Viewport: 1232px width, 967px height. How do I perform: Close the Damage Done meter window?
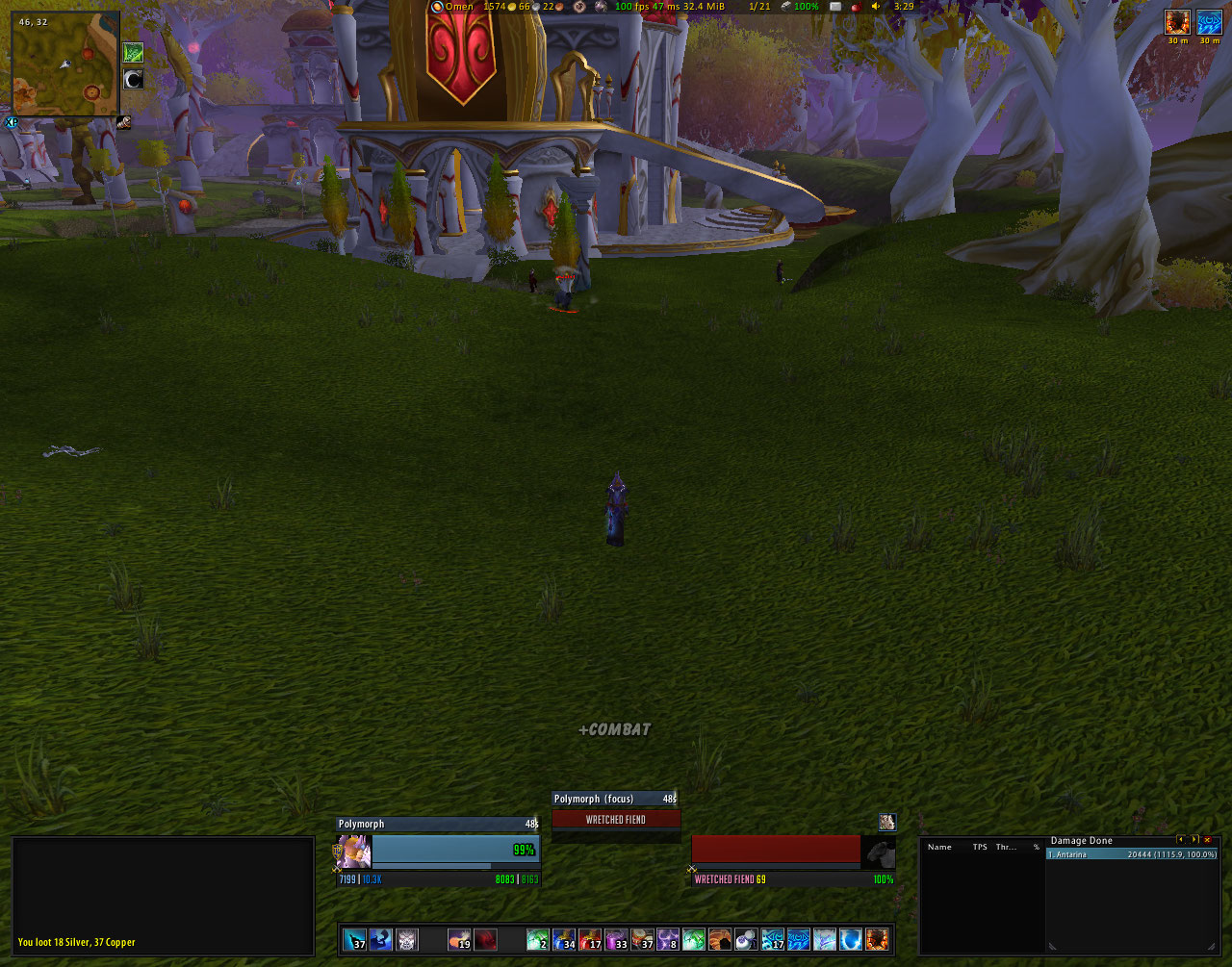(1208, 840)
